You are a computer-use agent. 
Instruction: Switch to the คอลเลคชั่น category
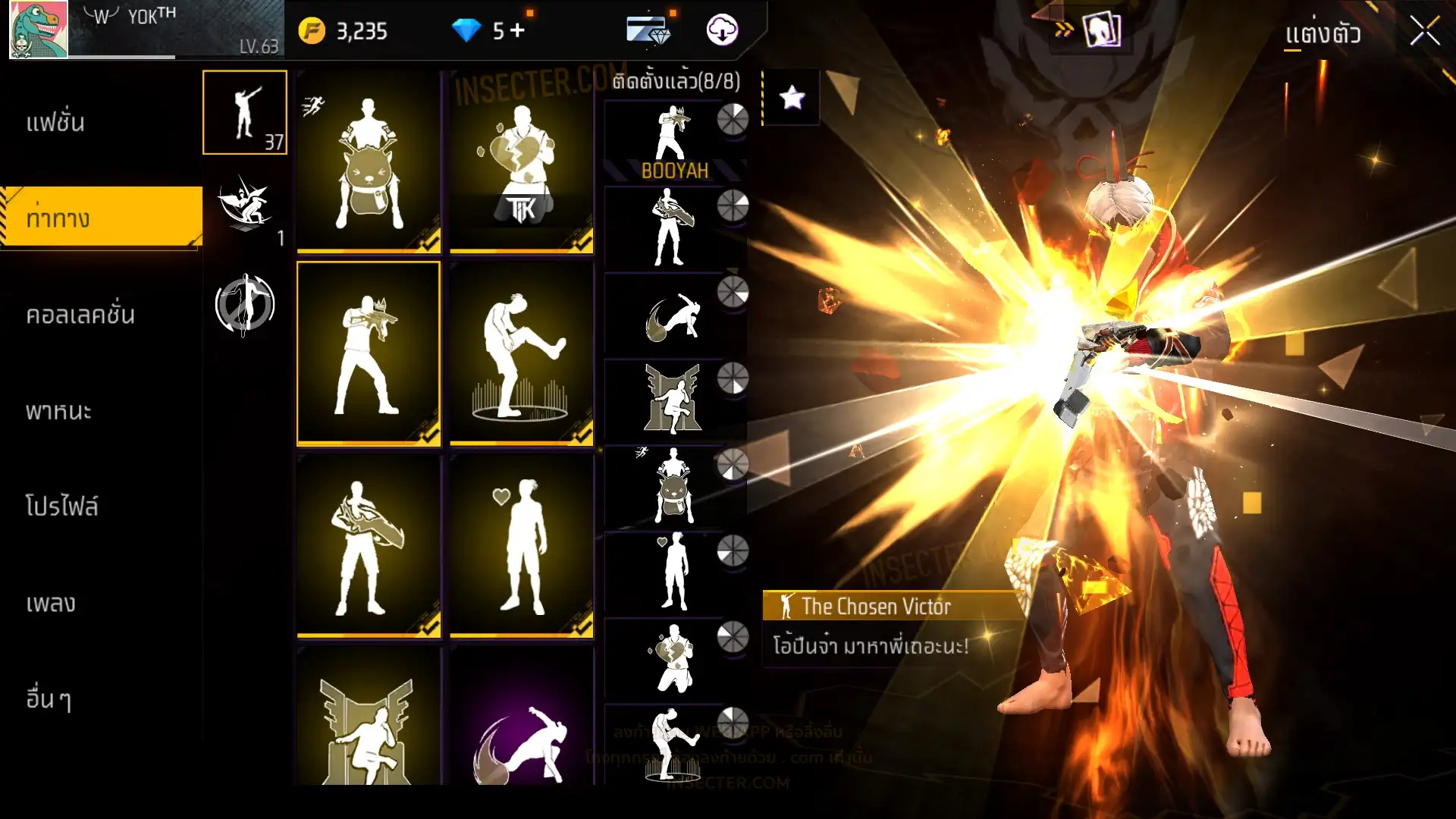(x=80, y=315)
